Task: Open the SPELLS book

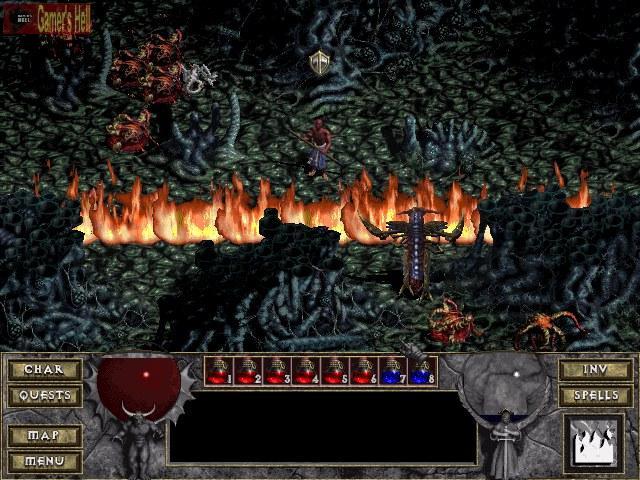Action: [x=595, y=395]
